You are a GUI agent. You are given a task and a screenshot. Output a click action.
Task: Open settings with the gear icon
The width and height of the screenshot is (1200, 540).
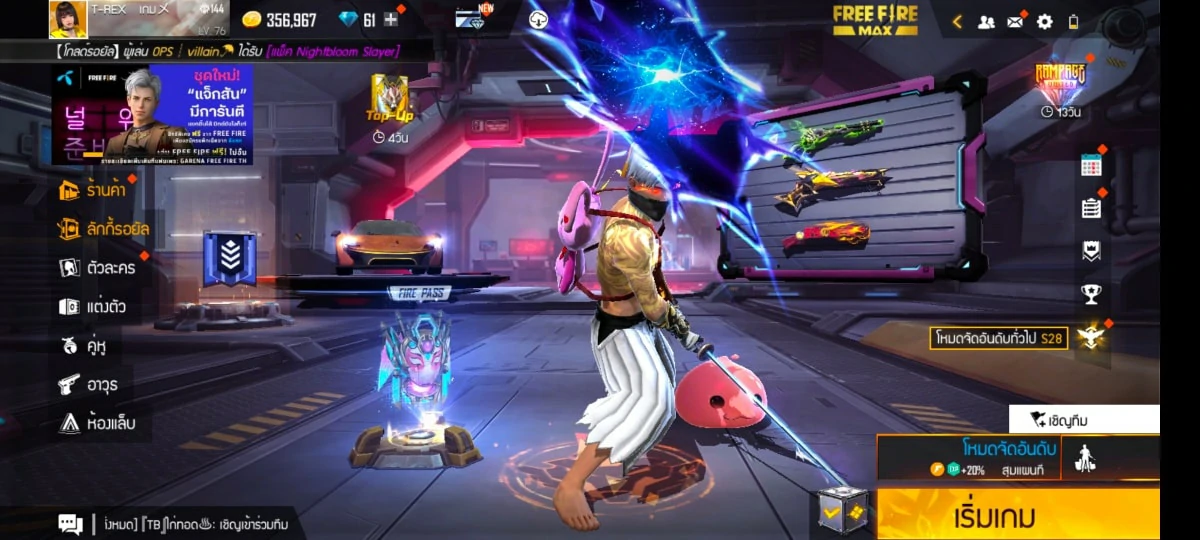tap(1044, 21)
